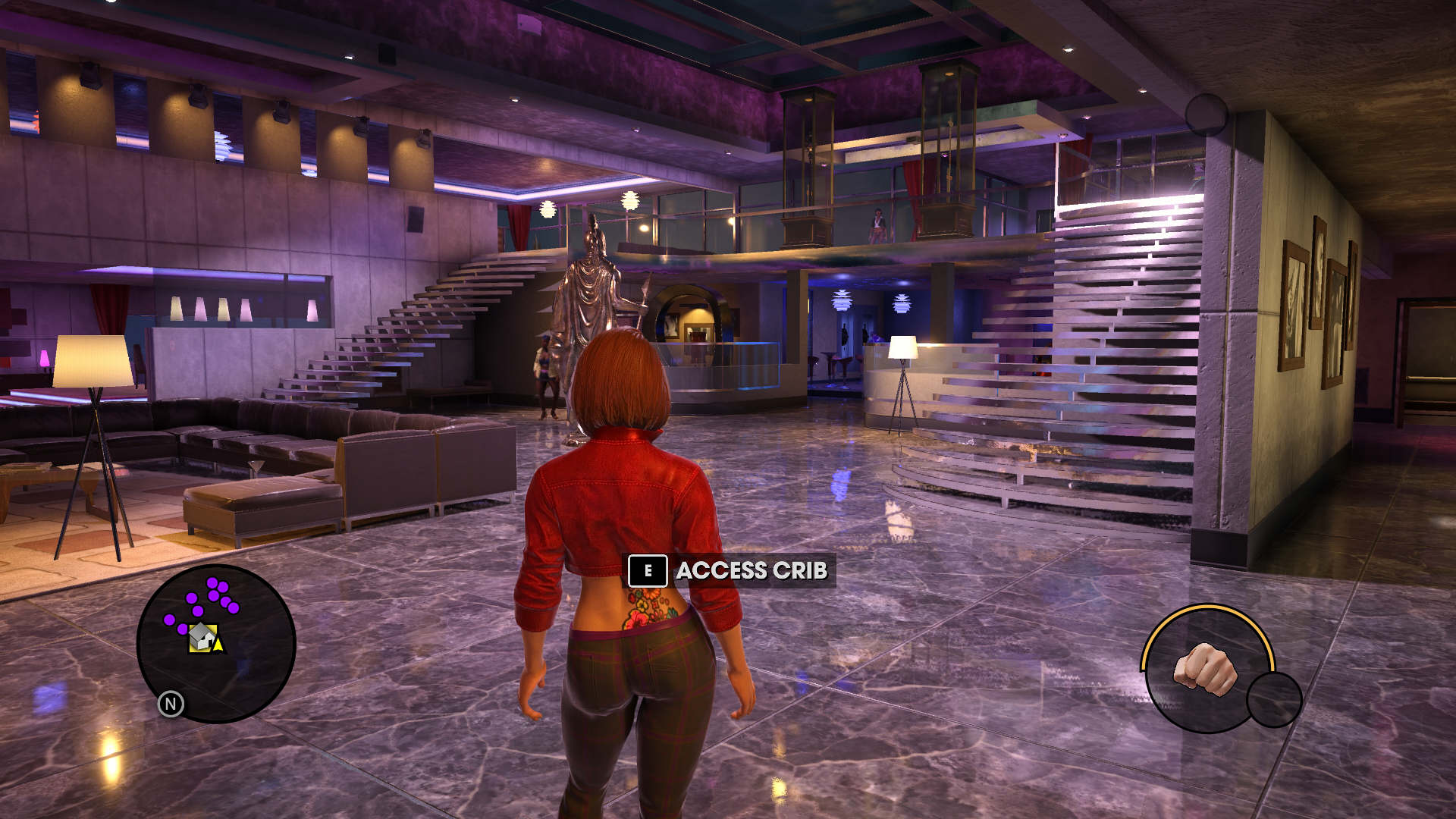This screenshot has height=819, width=1456.
Task: Click the fist weapon icon
Action: click(x=1205, y=668)
